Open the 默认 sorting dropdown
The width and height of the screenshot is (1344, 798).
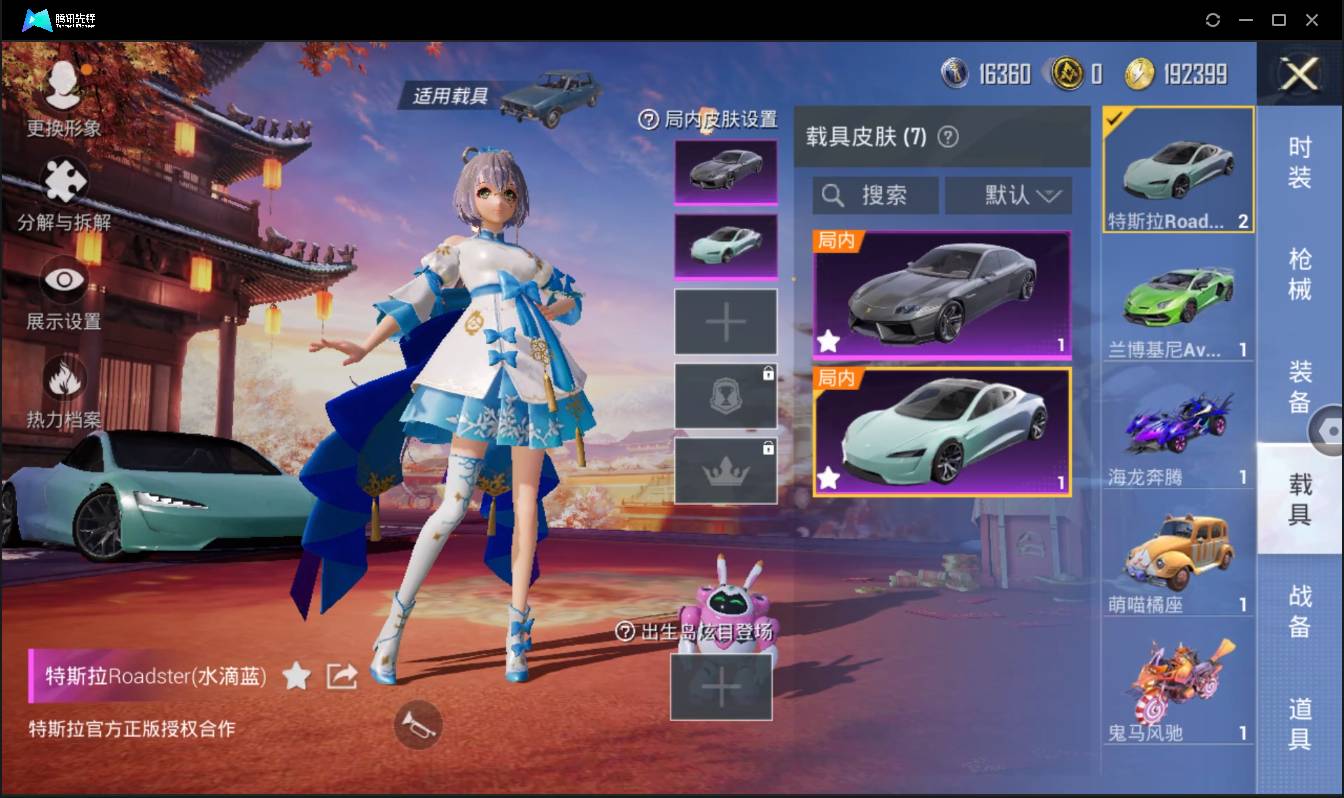(x=1008, y=195)
